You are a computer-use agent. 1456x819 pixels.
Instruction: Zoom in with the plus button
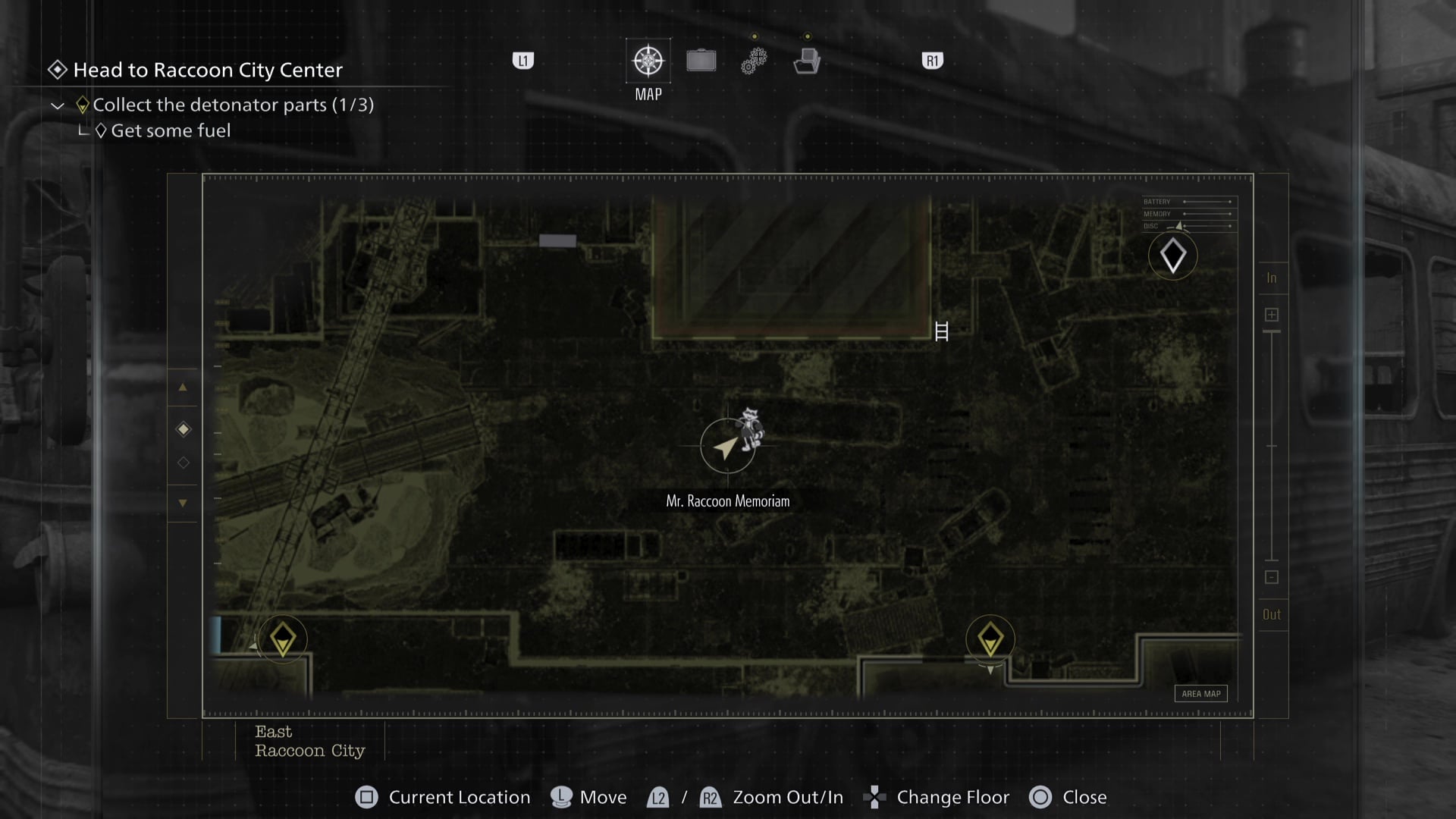1272,315
